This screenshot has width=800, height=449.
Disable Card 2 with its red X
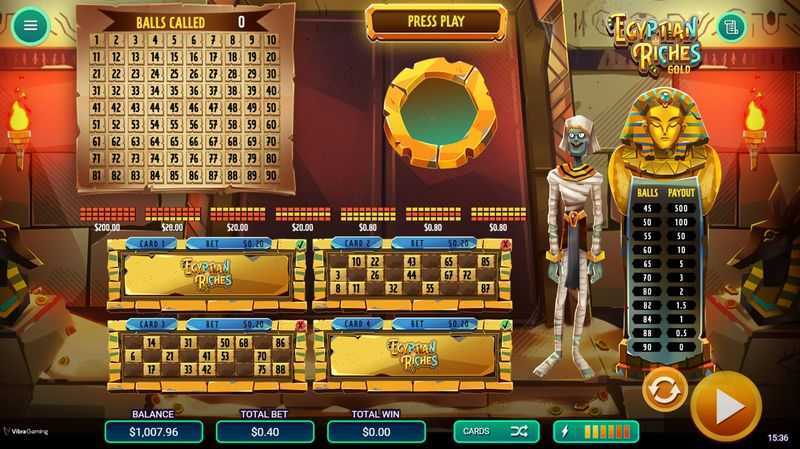pos(505,244)
